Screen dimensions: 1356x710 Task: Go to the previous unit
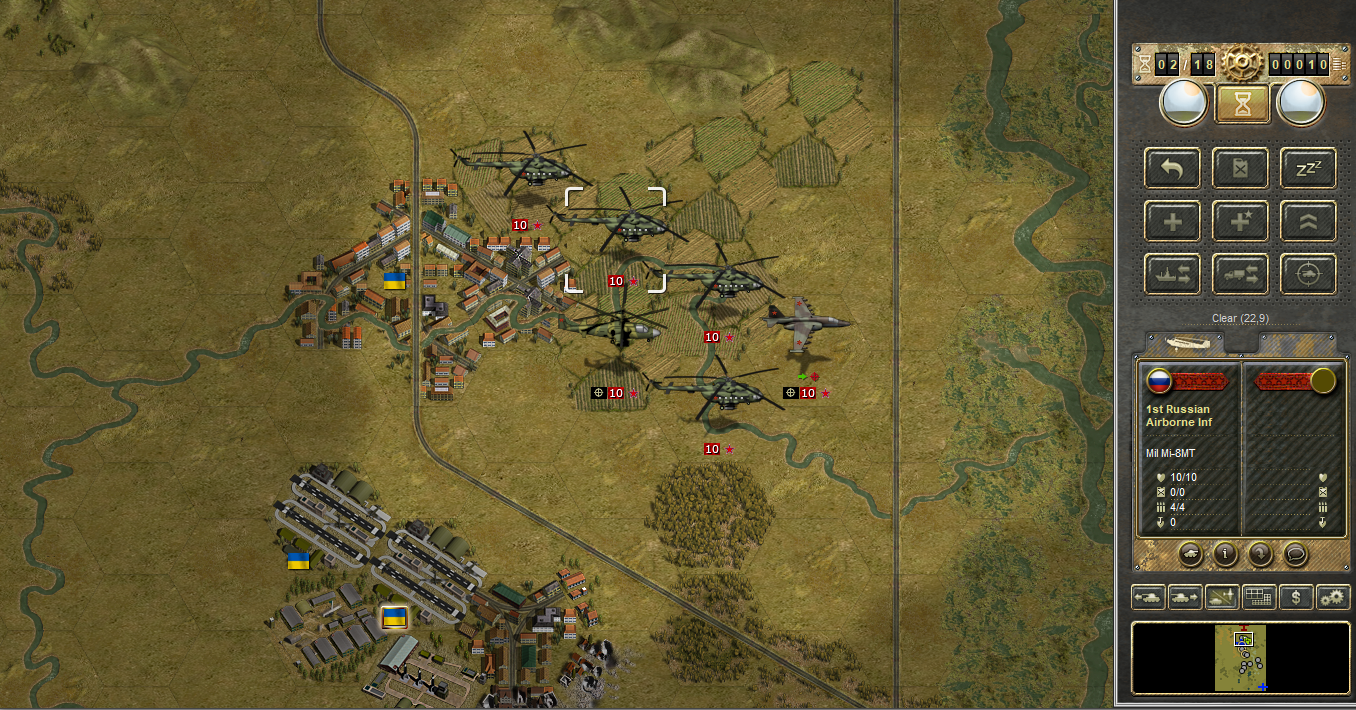click(1148, 597)
